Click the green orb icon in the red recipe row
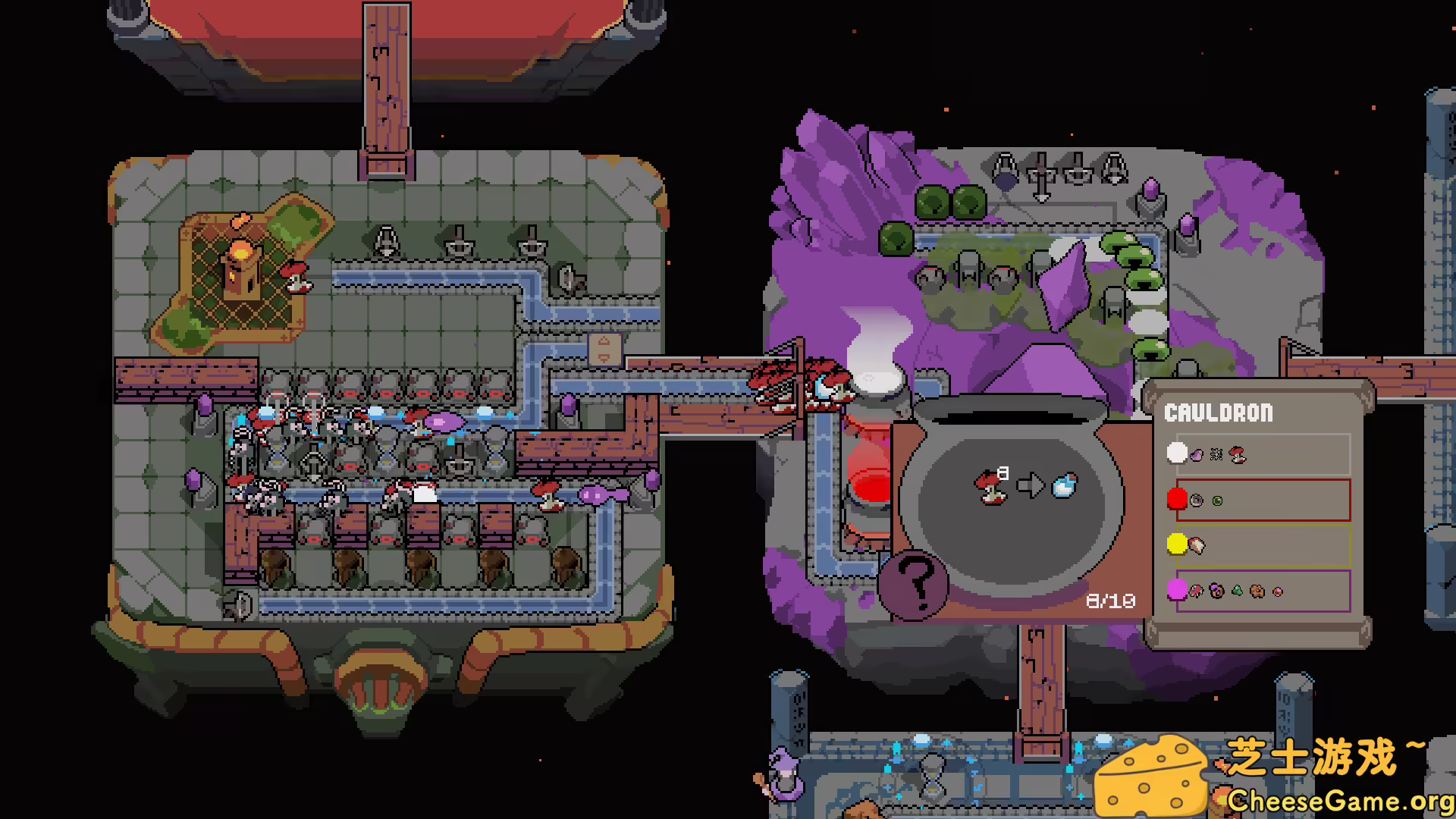This screenshot has width=1456, height=819. click(1217, 501)
